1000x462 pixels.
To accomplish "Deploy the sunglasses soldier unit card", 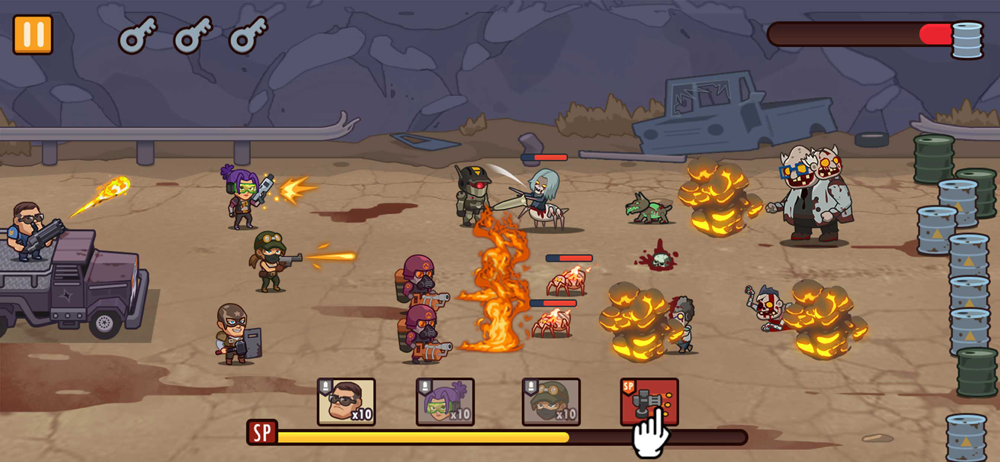I will pyautogui.click(x=346, y=402).
